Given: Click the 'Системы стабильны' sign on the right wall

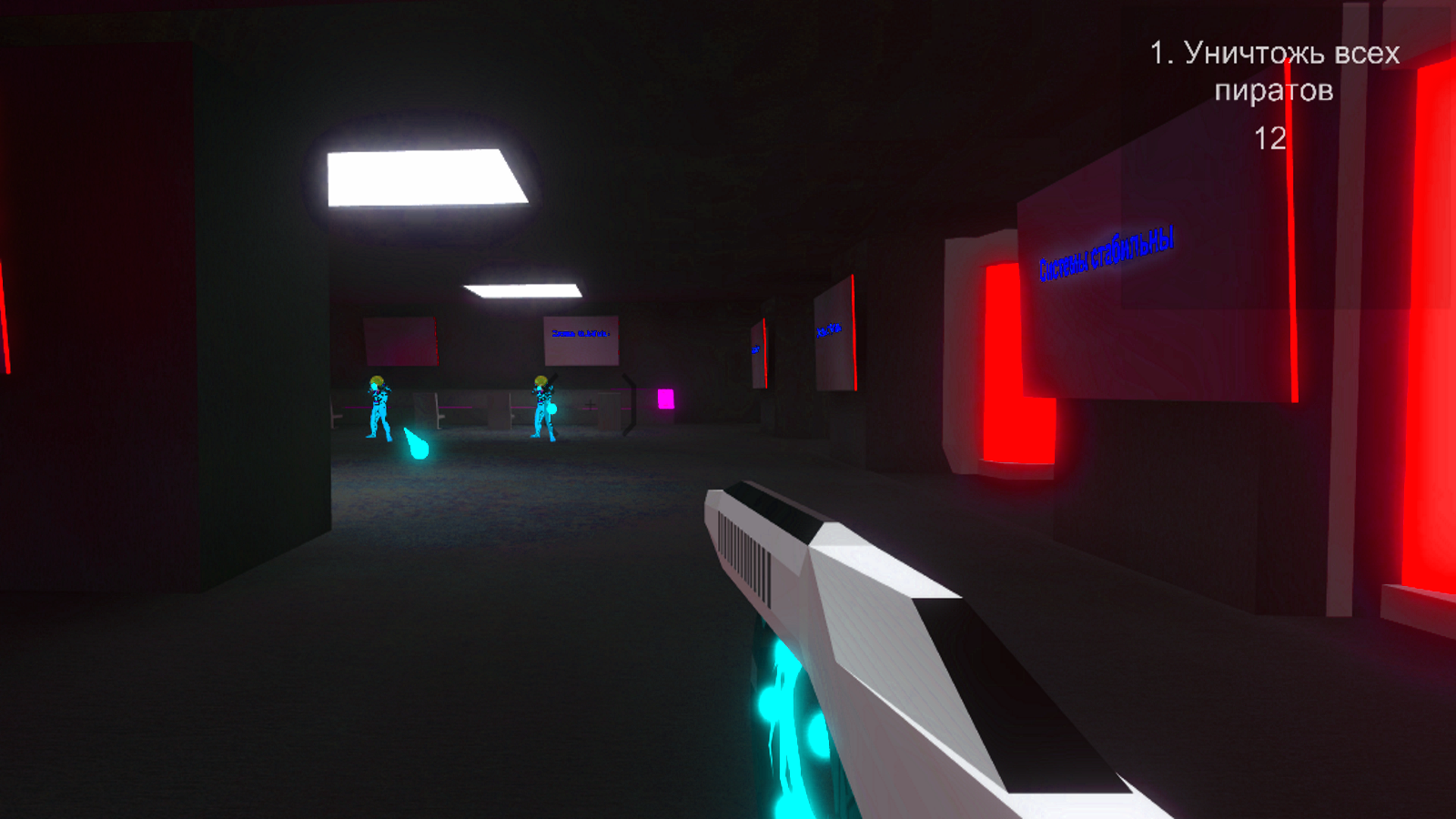Looking at the screenshot, I should [x=1106, y=252].
